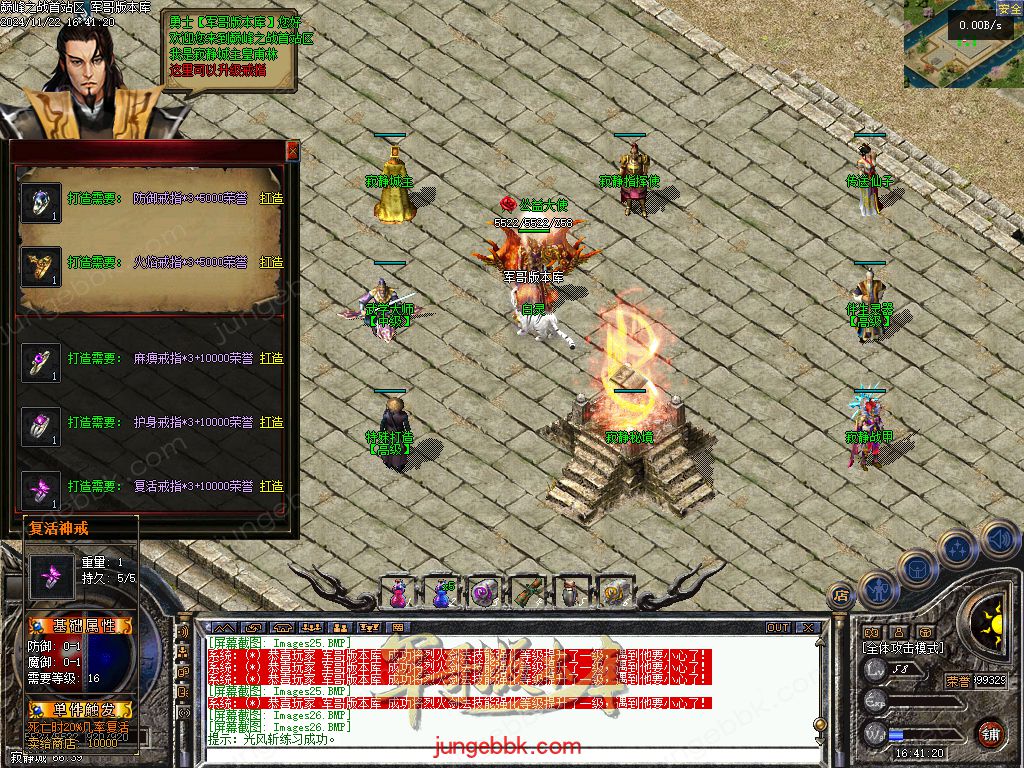Viewport: 1024px width, 768px height.
Task: Use the red potion in the hotbar
Action: coord(398,593)
